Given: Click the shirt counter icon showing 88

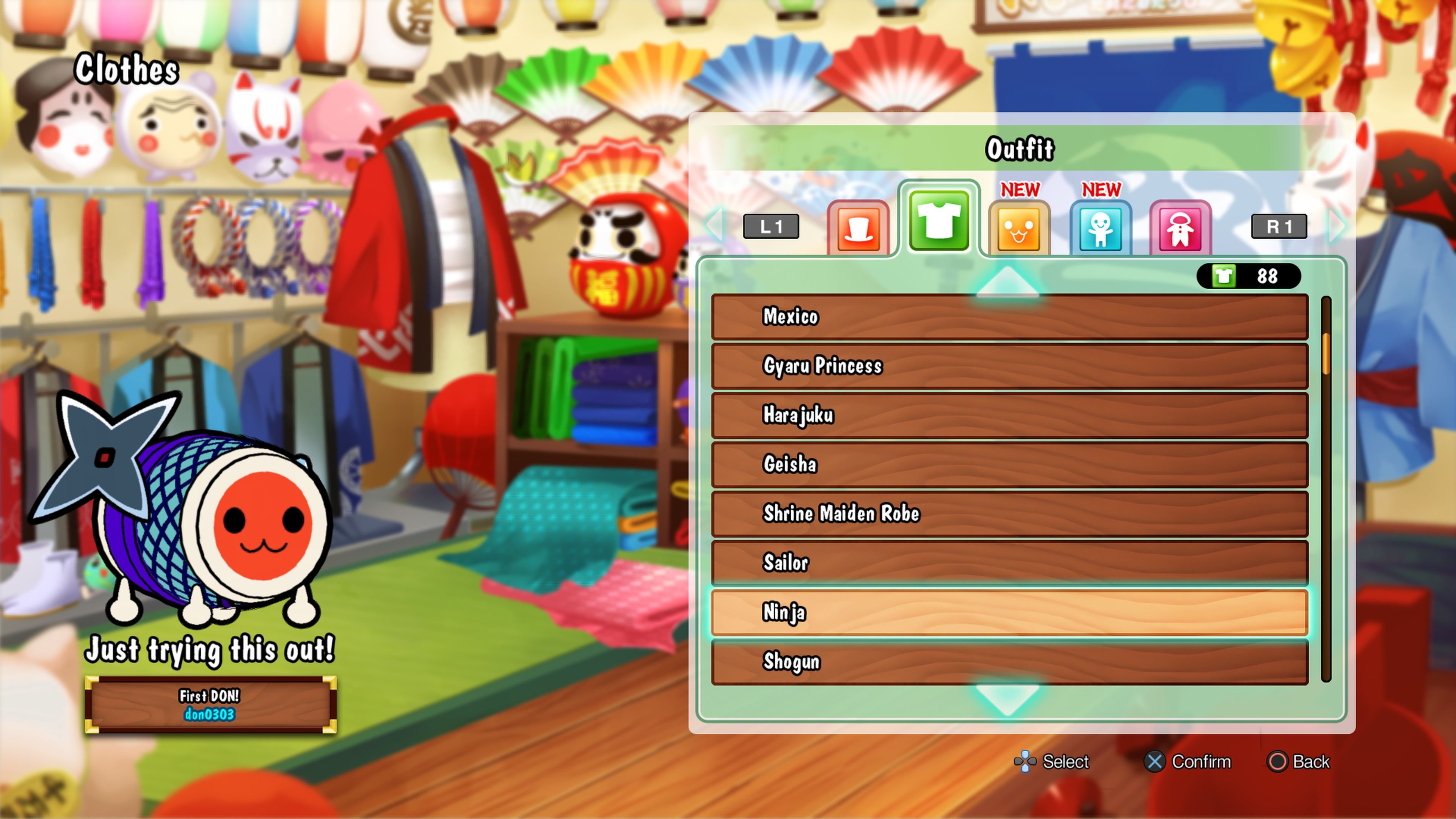Looking at the screenshot, I should click(x=1250, y=276).
